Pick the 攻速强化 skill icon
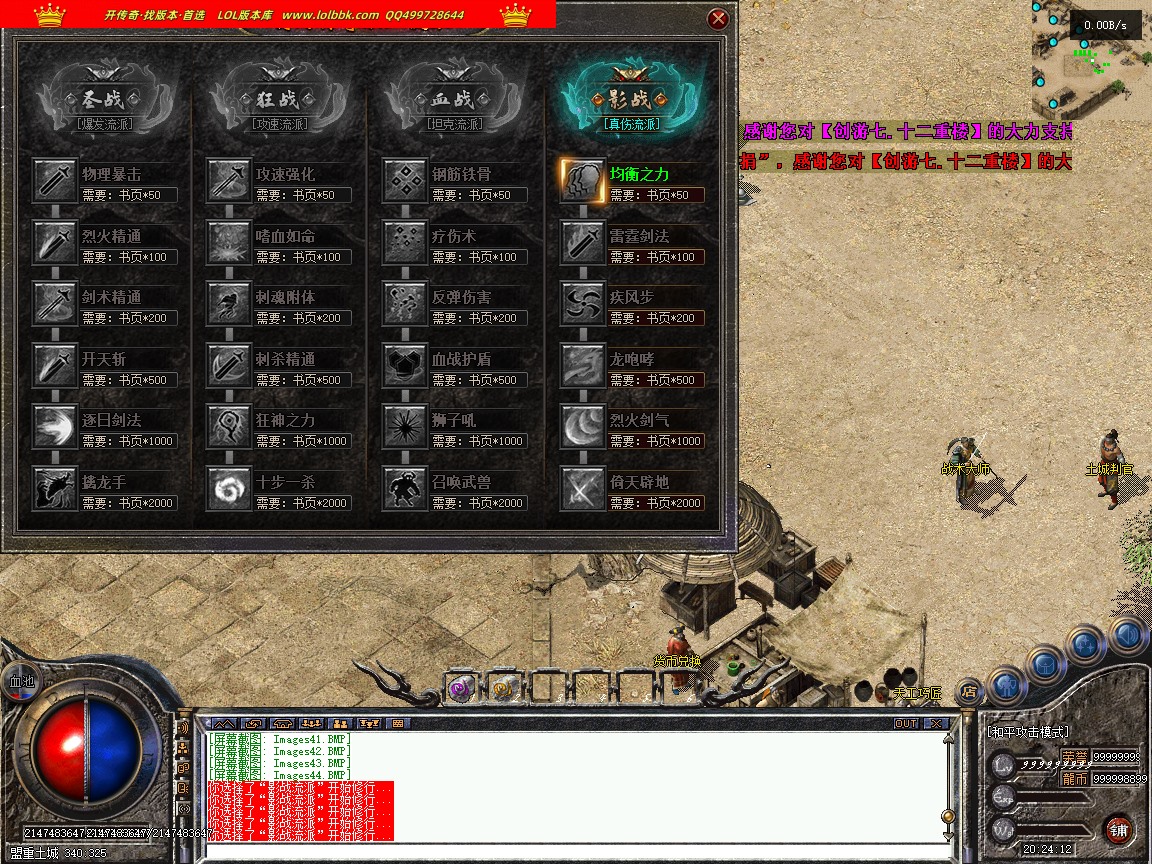Screen dimensions: 1152x864 coord(229,181)
